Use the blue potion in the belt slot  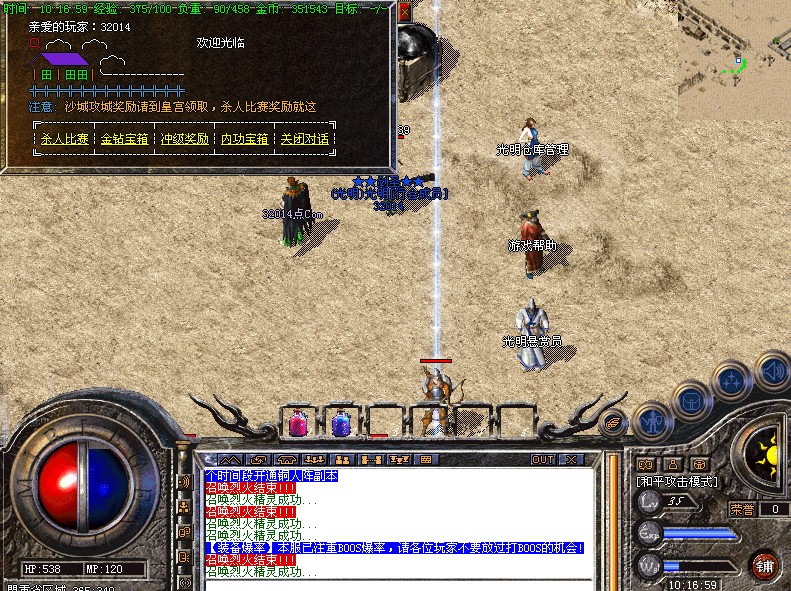click(x=341, y=423)
